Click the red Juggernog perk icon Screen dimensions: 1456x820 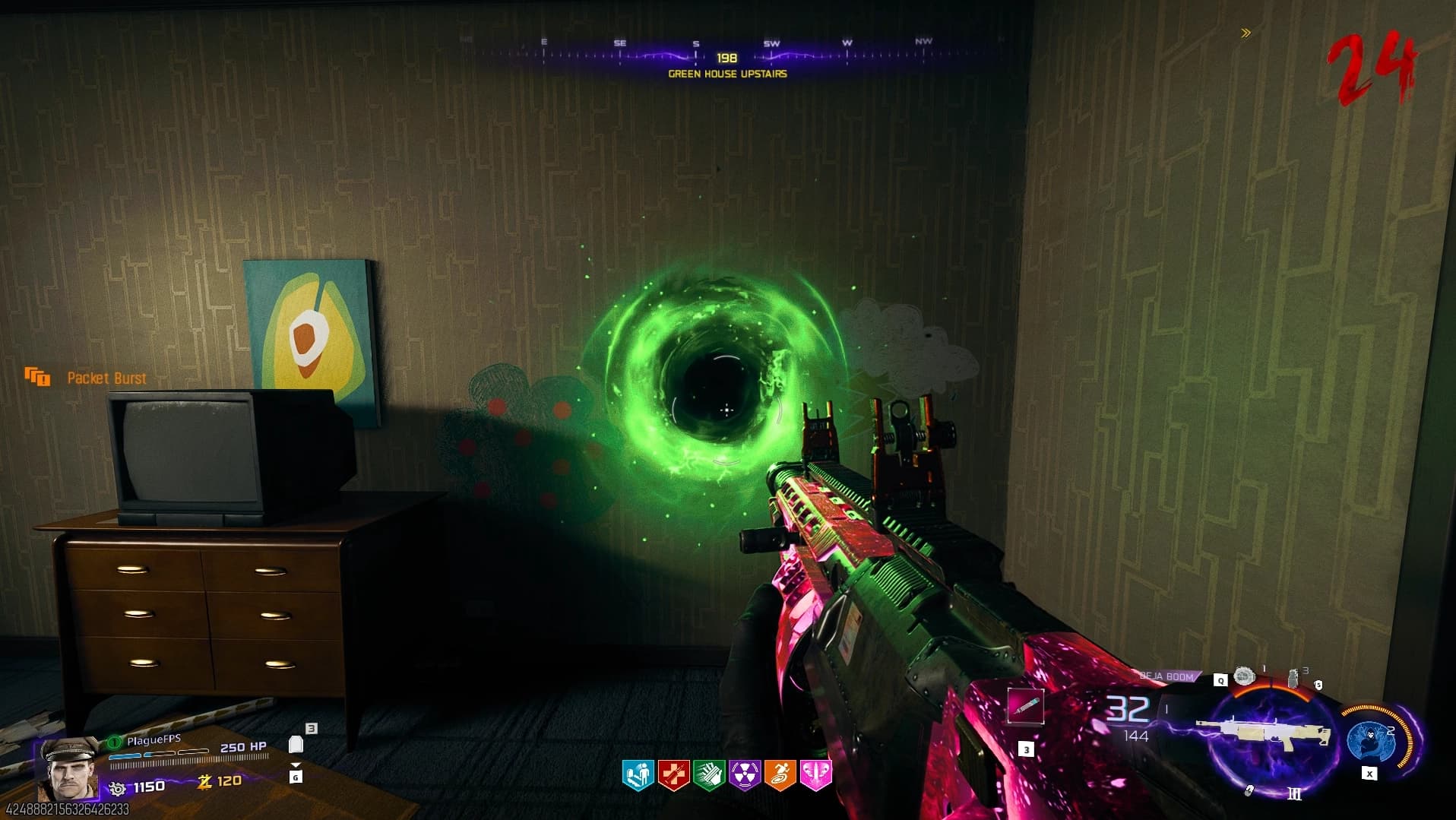click(x=673, y=774)
